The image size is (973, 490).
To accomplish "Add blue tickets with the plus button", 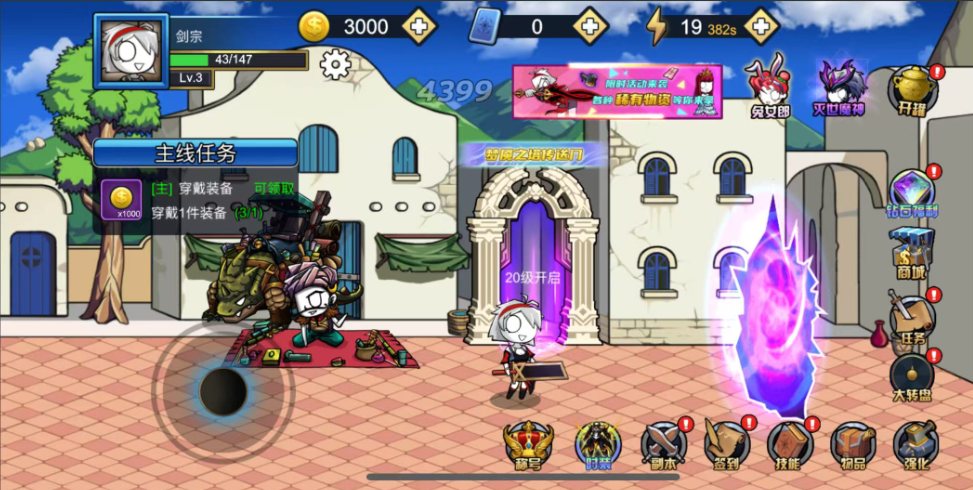I will (x=590, y=26).
